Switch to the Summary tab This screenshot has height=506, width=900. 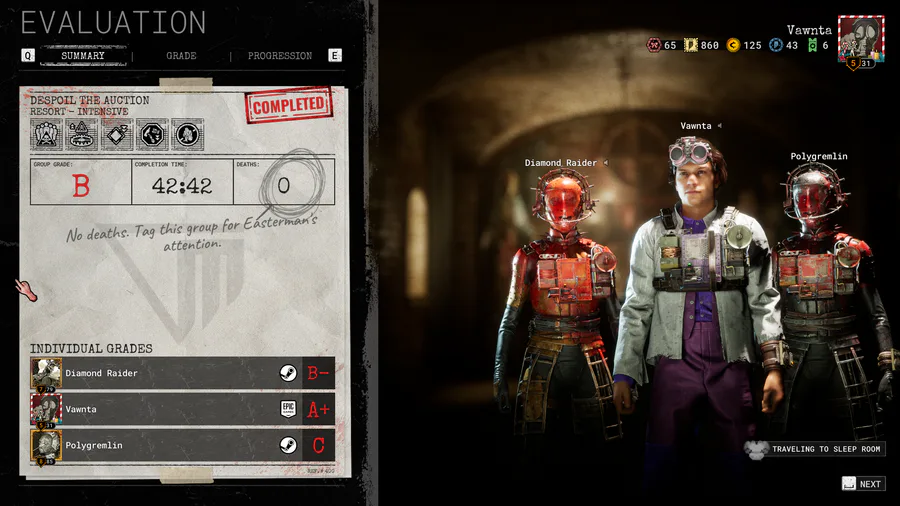pos(83,56)
